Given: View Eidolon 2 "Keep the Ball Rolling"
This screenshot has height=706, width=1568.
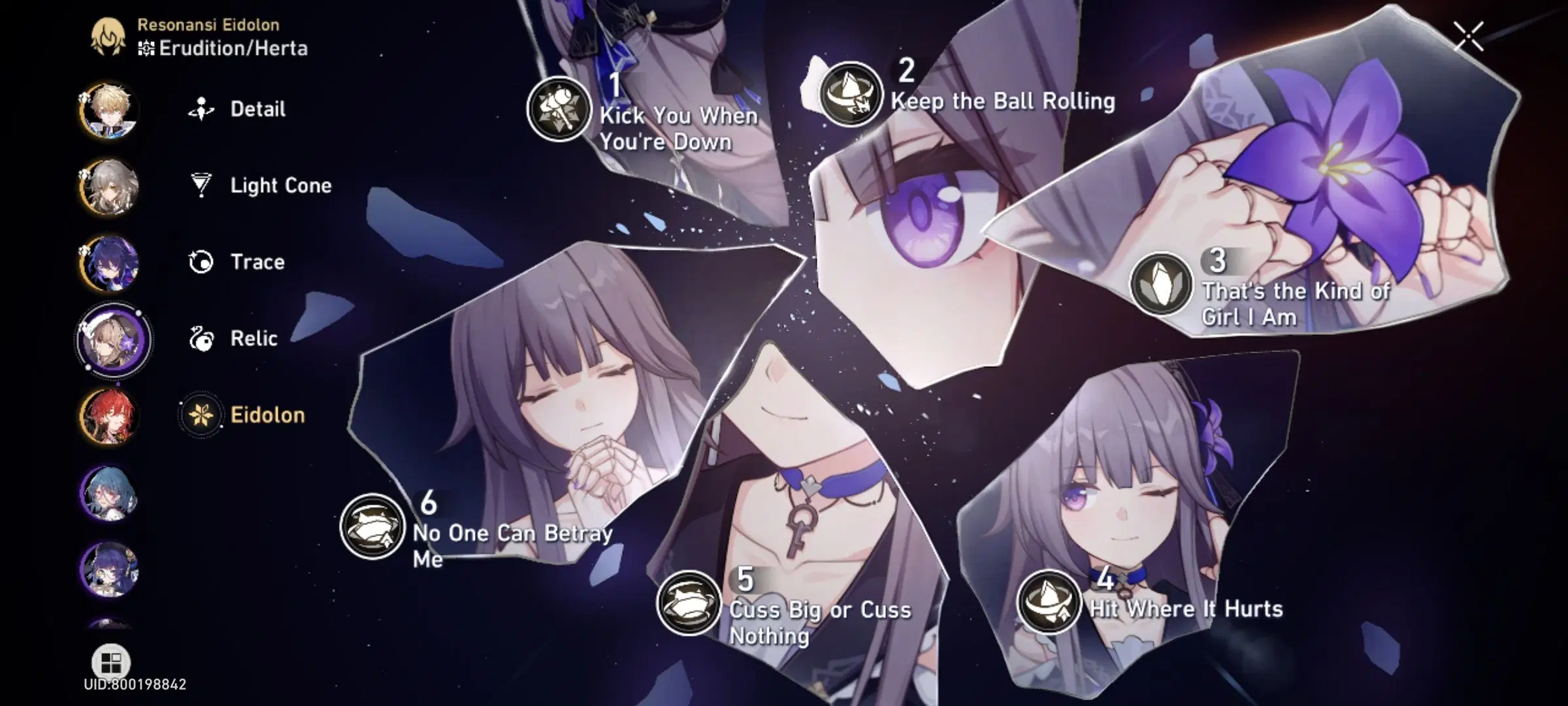Looking at the screenshot, I should click(x=851, y=93).
